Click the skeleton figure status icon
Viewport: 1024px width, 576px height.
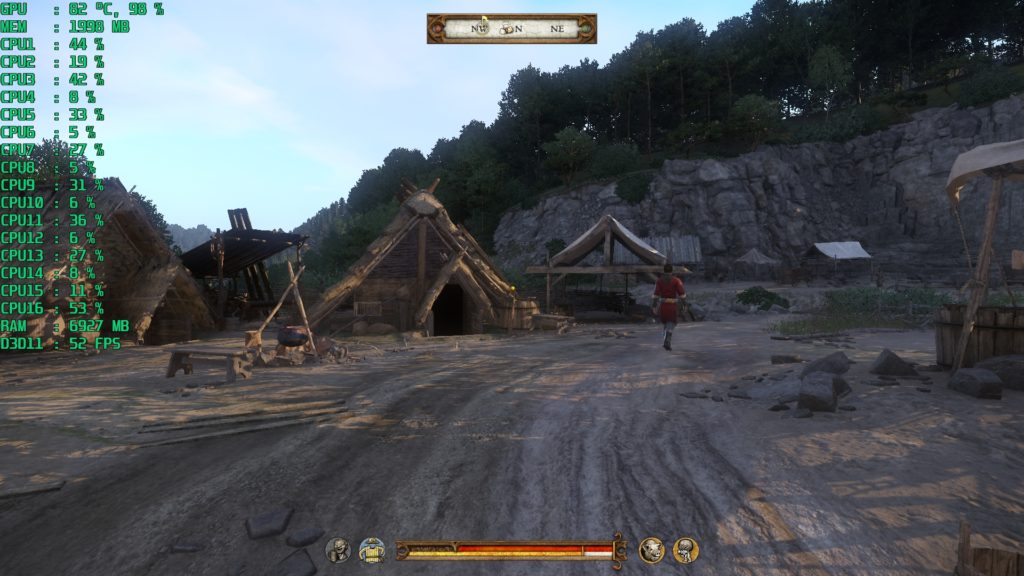[x=685, y=549]
